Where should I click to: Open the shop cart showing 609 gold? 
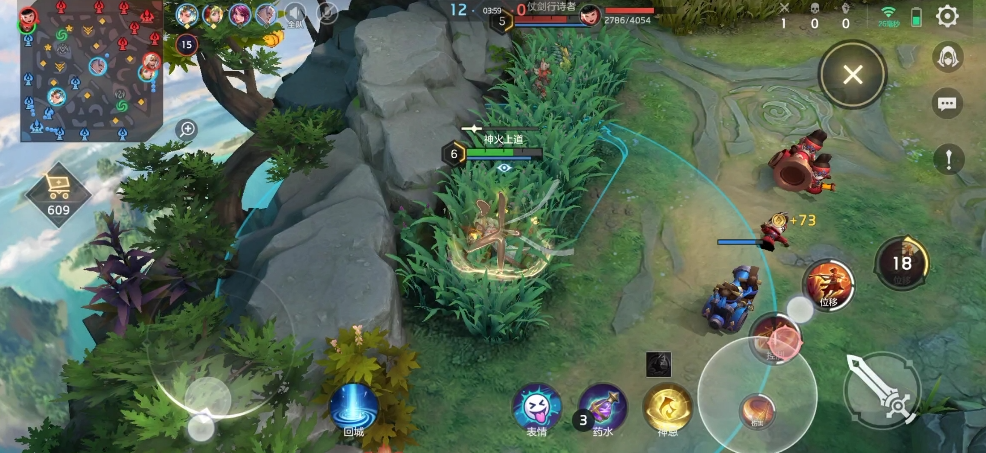coord(58,192)
